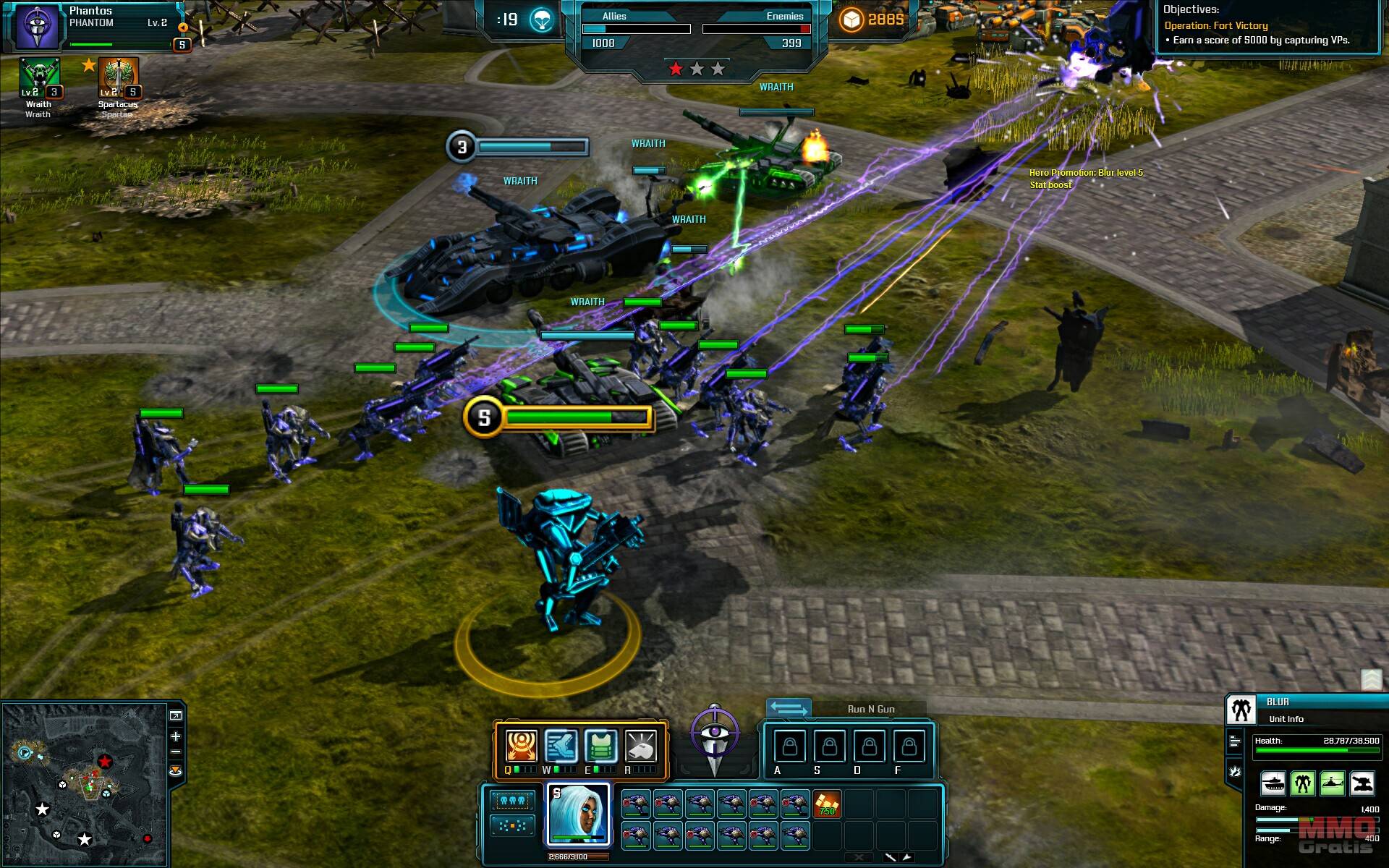Image resolution: width=1389 pixels, height=868 pixels.
Task: Select the three-soldier group formation button
Action: click(512, 801)
